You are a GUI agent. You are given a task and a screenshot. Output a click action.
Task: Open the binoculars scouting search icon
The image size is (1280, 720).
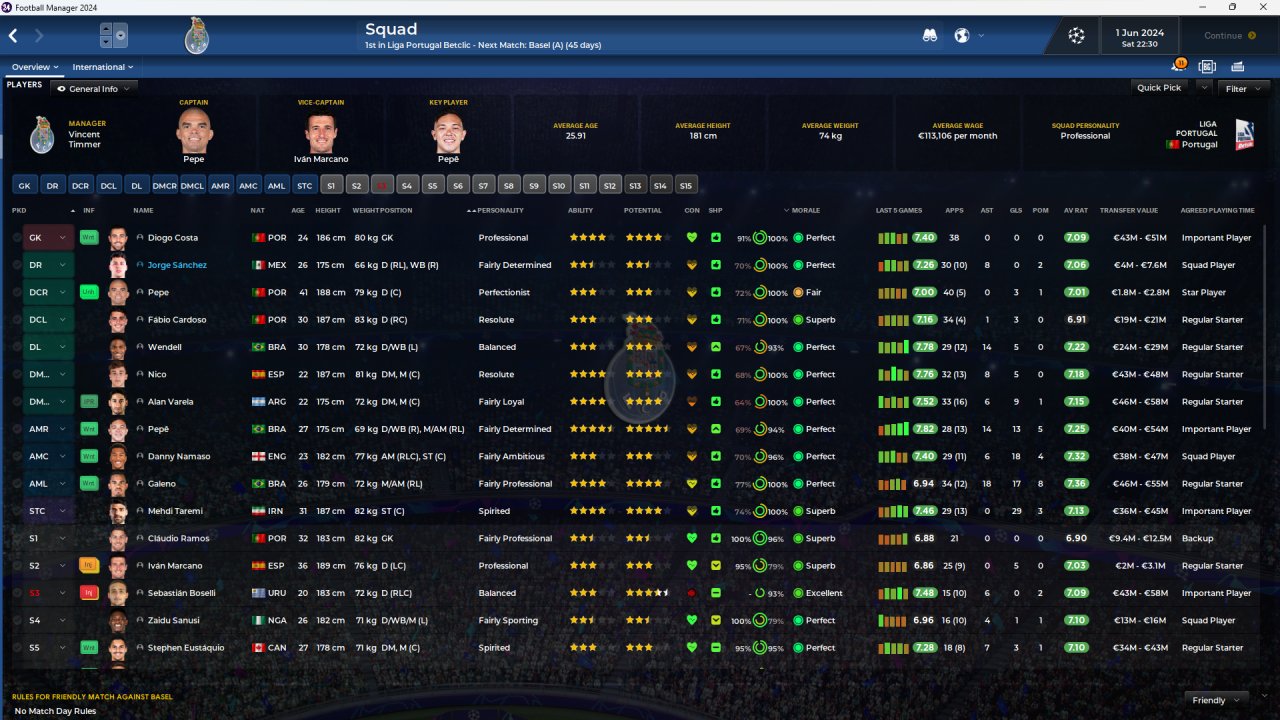click(x=930, y=36)
